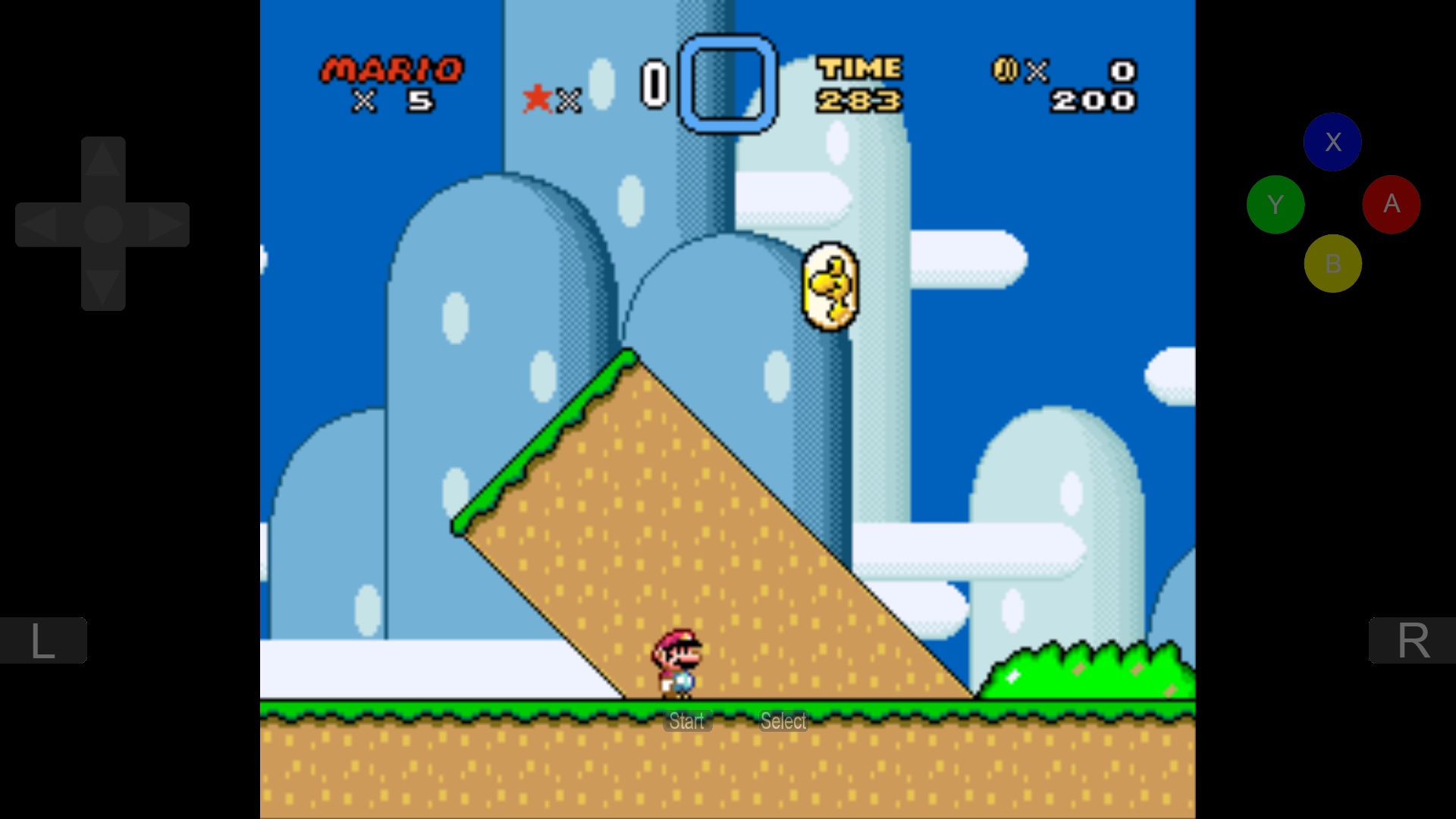Screen dimensions: 1456x819
Task: Tap the R shoulder button
Action: 1412,641
